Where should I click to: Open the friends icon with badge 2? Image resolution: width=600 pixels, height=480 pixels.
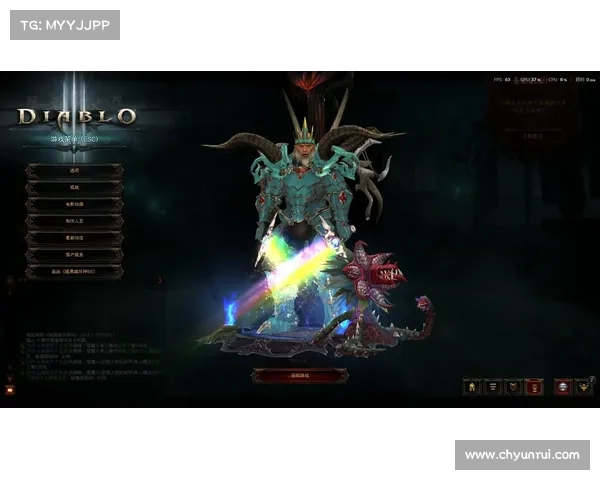pyautogui.click(x=585, y=387)
